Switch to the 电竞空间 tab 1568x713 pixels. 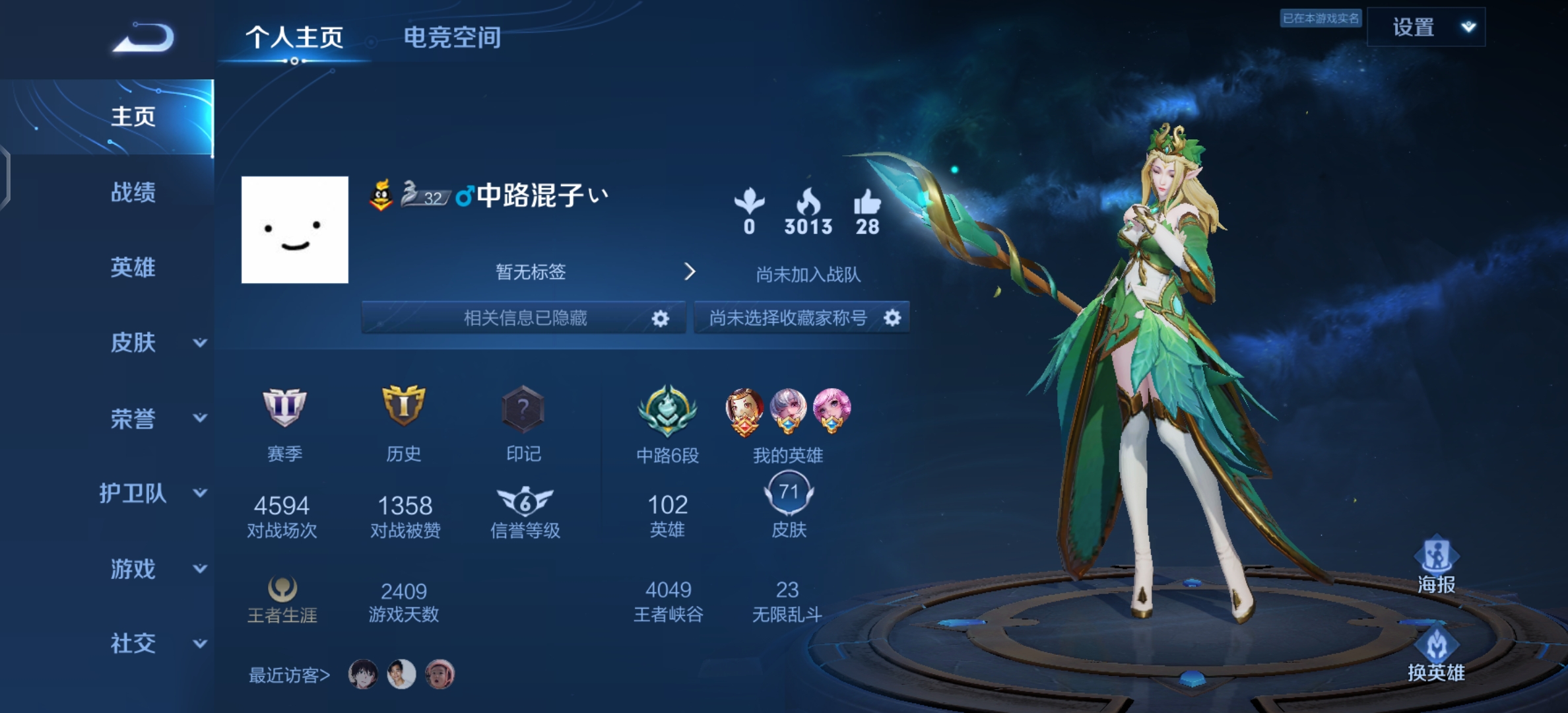[x=452, y=38]
